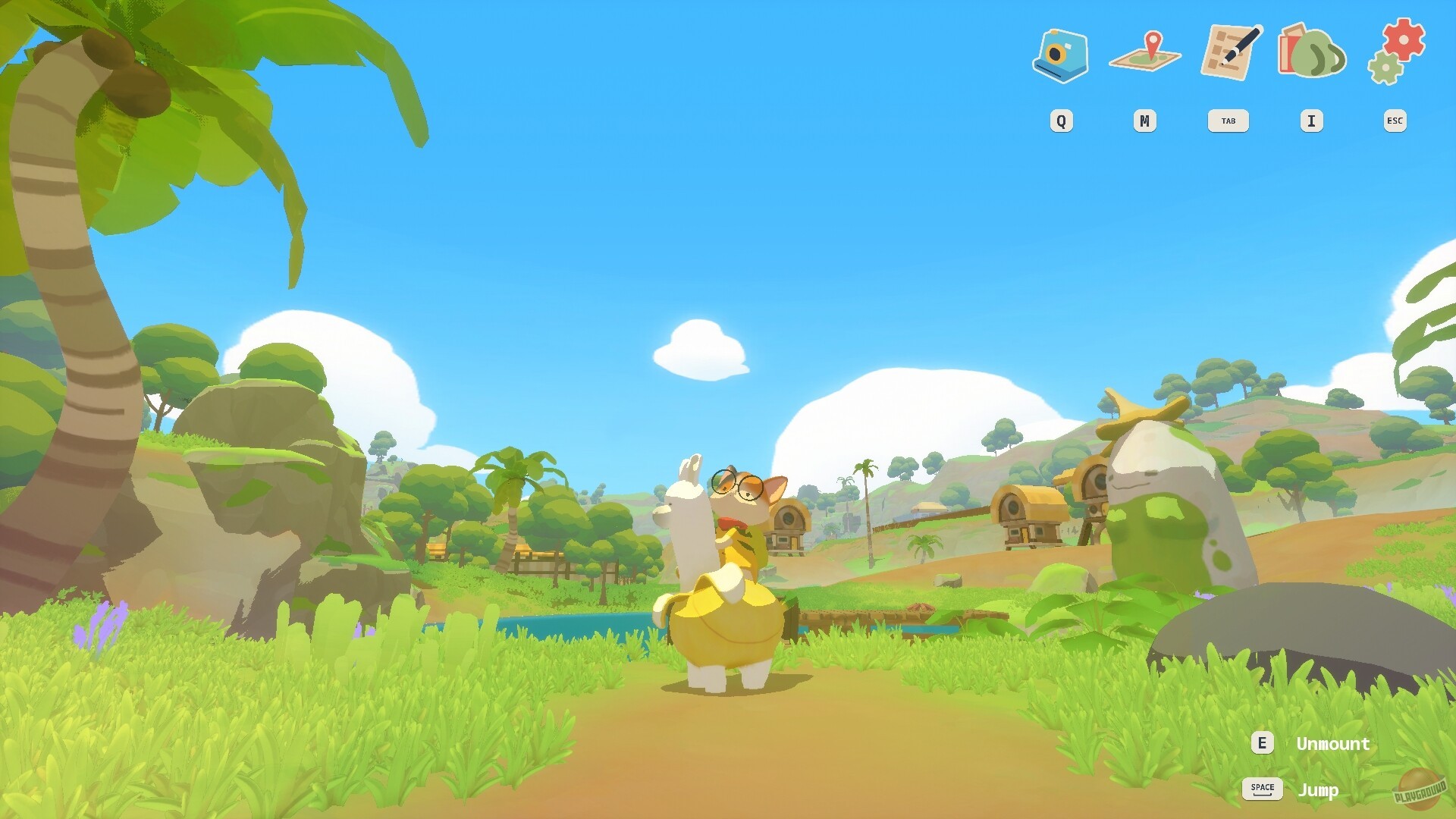This screenshot has height=819, width=1456.
Task: Select the Unmount action label
Action: click(1332, 743)
